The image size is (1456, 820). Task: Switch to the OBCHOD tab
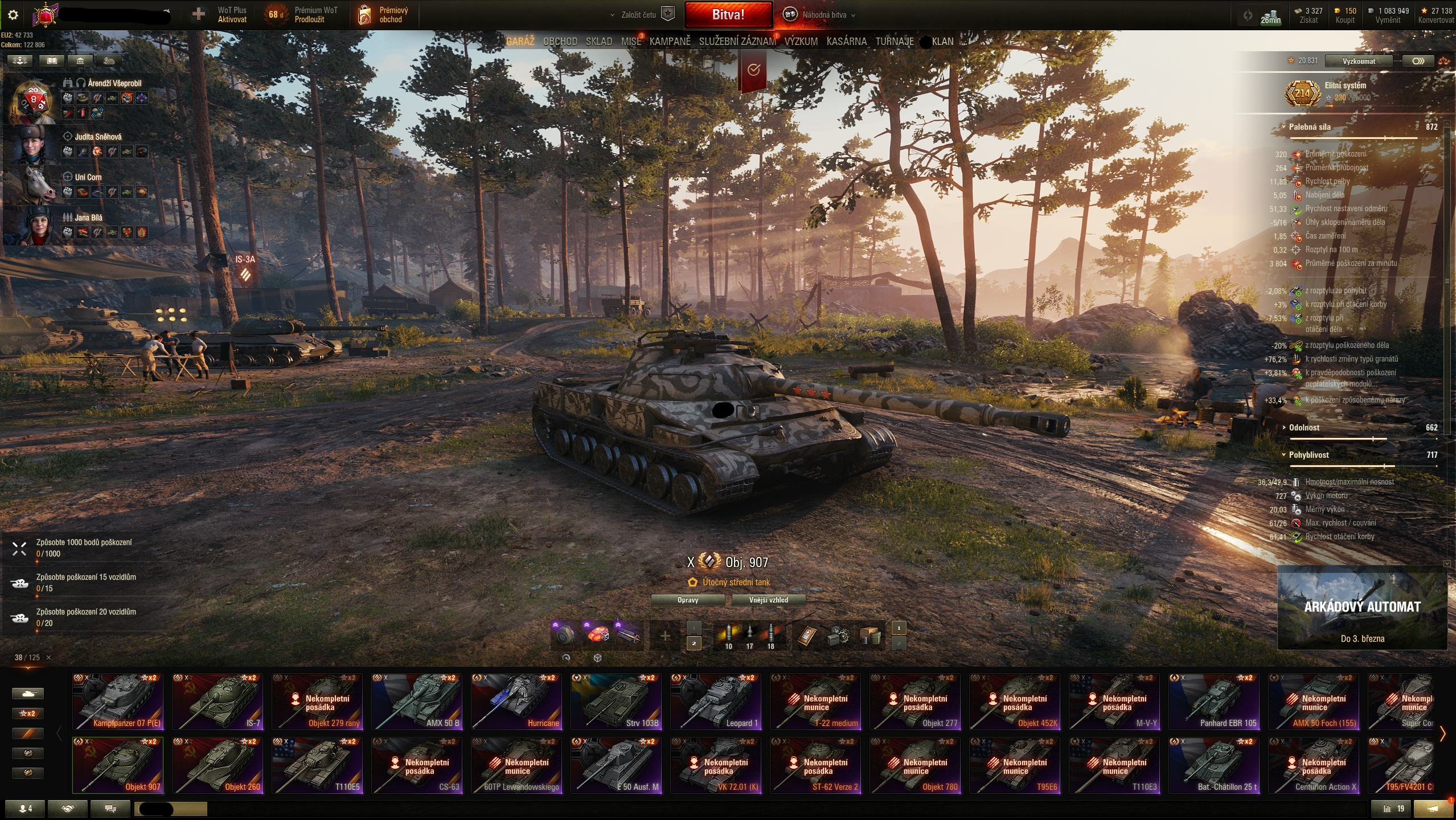tap(560, 42)
